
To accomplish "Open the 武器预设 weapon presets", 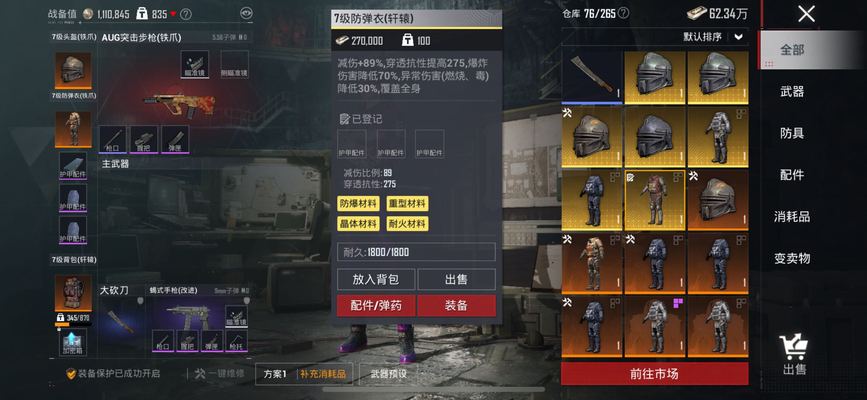I will coord(388,374).
